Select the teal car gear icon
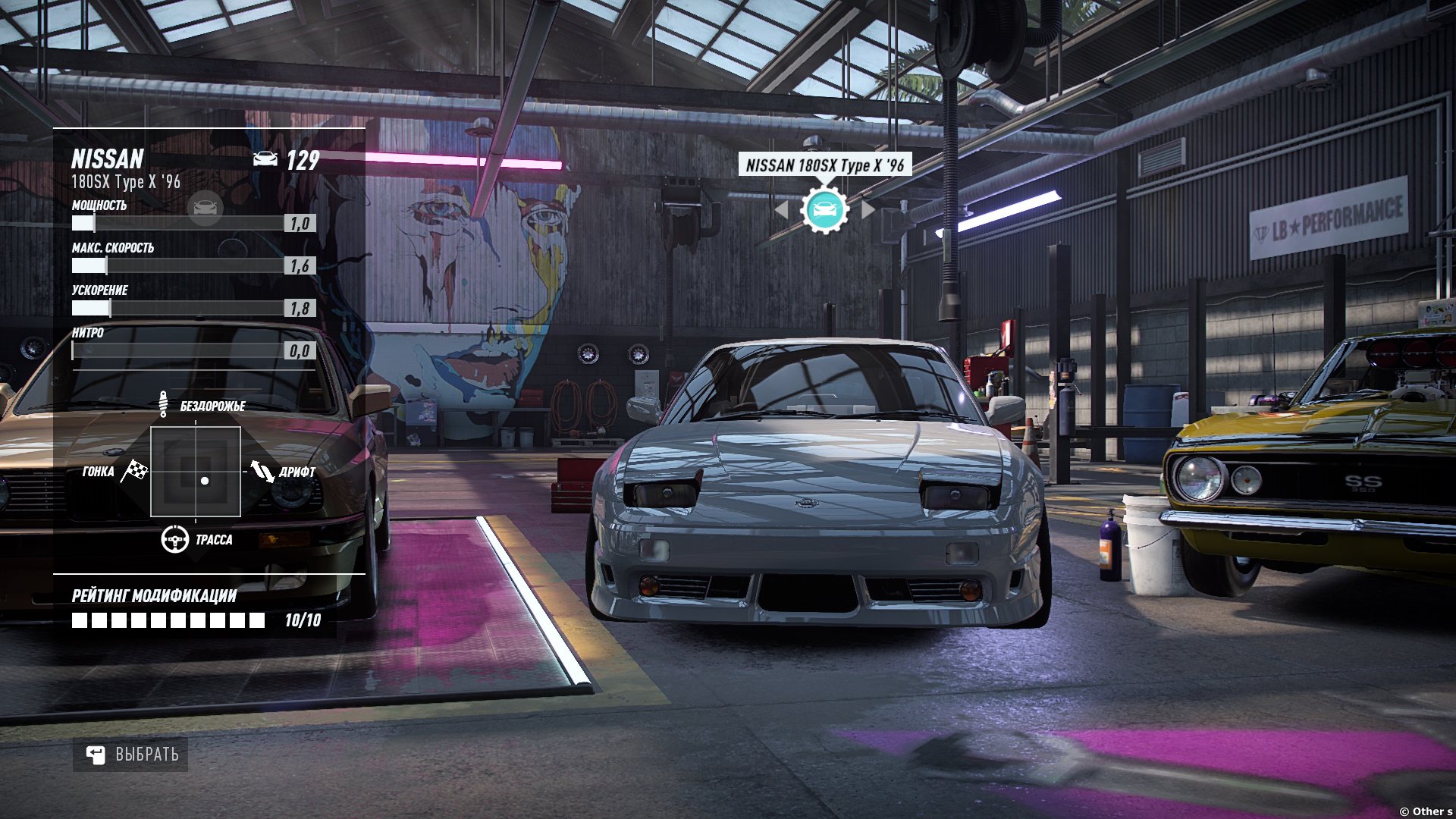Viewport: 1456px width, 819px height. [x=824, y=209]
